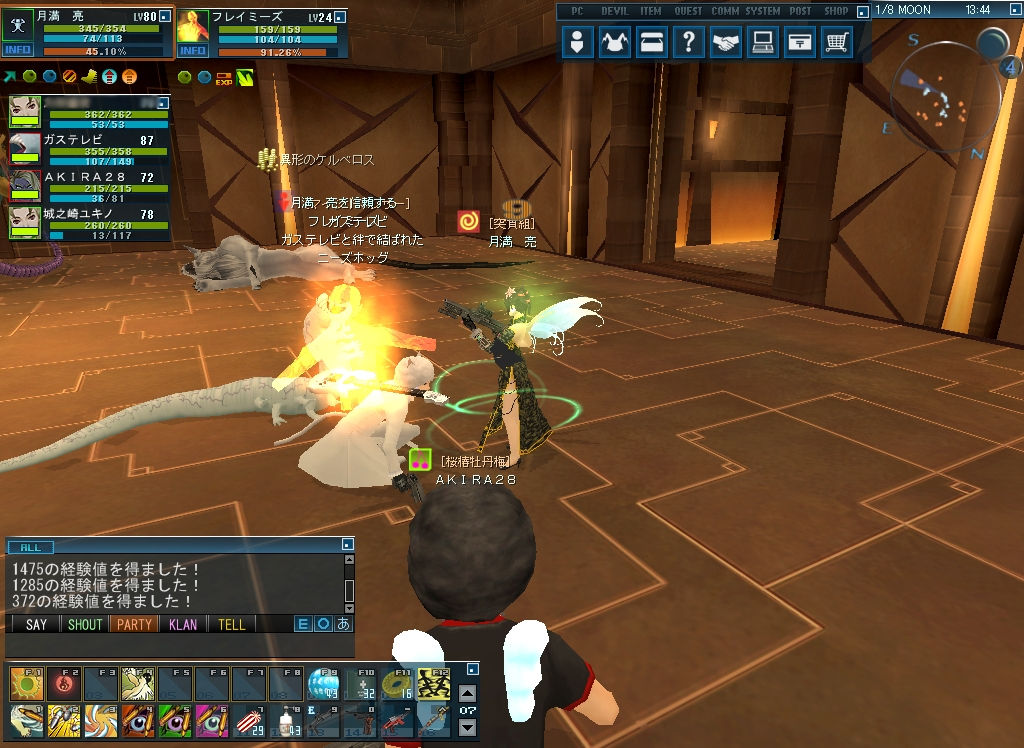Choose the KLAN chat channel

click(183, 624)
